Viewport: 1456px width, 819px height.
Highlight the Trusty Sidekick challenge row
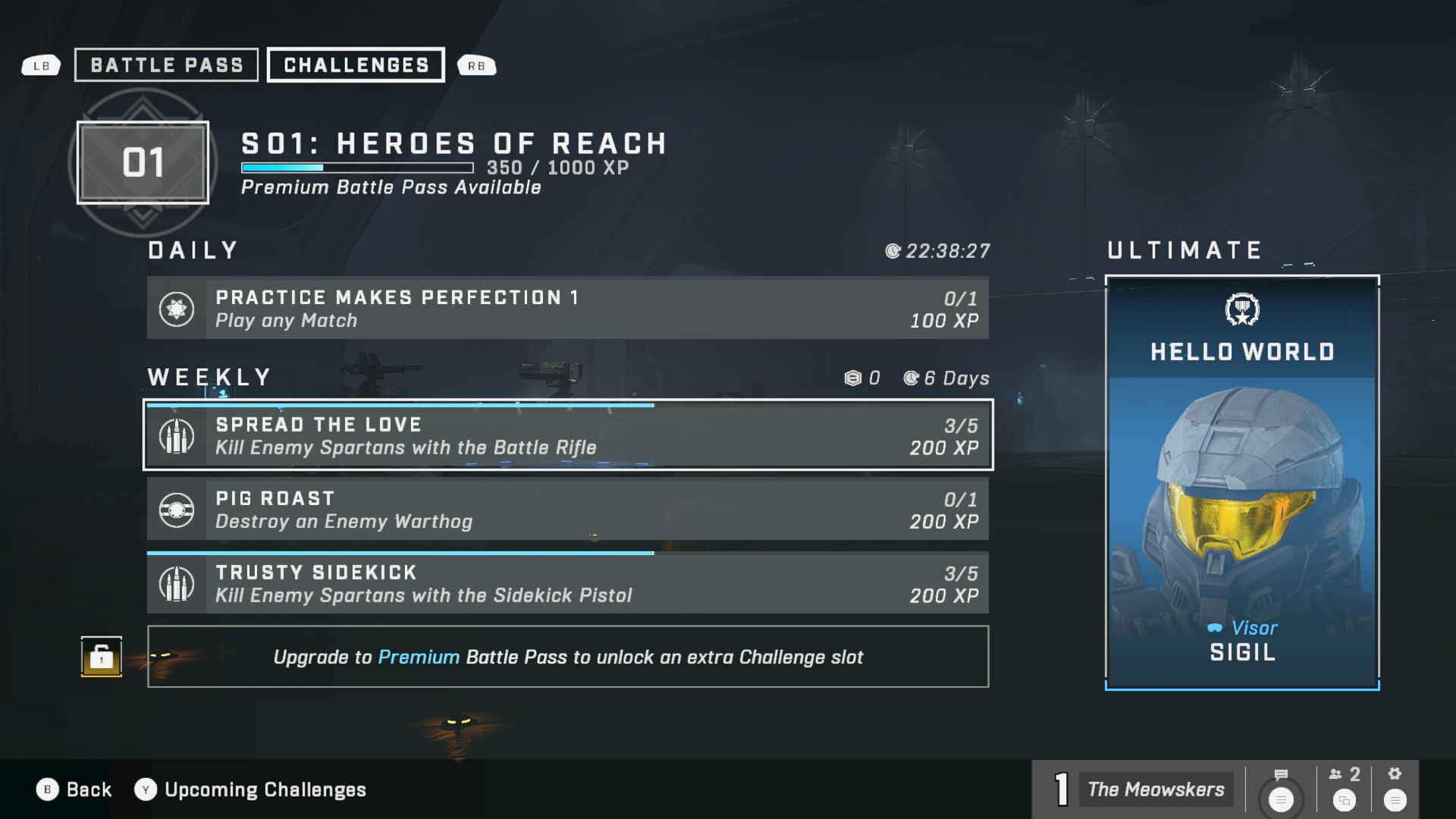coord(567,583)
